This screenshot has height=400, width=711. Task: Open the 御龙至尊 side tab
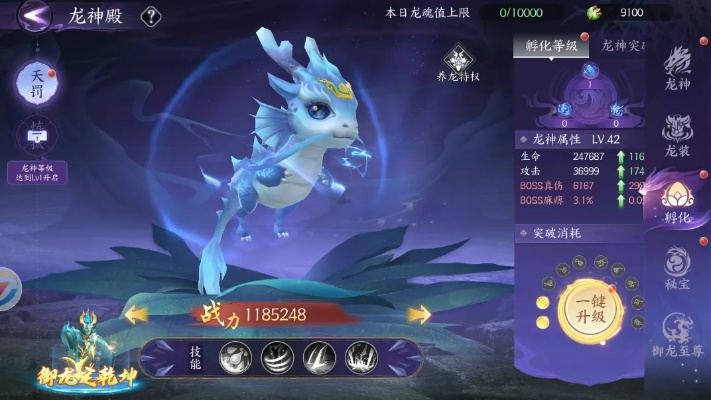pyautogui.click(x=678, y=336)
